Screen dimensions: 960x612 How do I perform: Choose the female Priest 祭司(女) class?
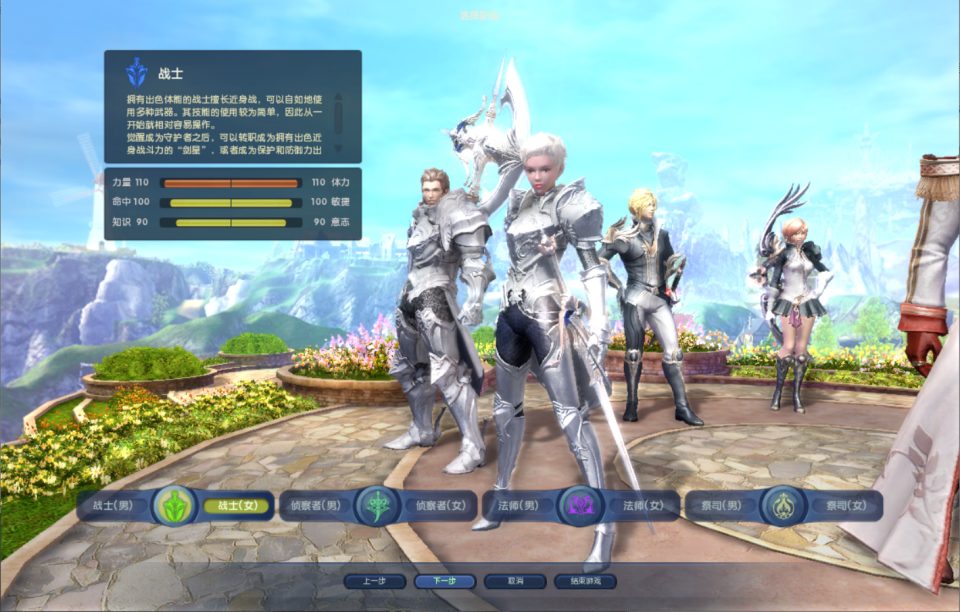click(843, 506)
